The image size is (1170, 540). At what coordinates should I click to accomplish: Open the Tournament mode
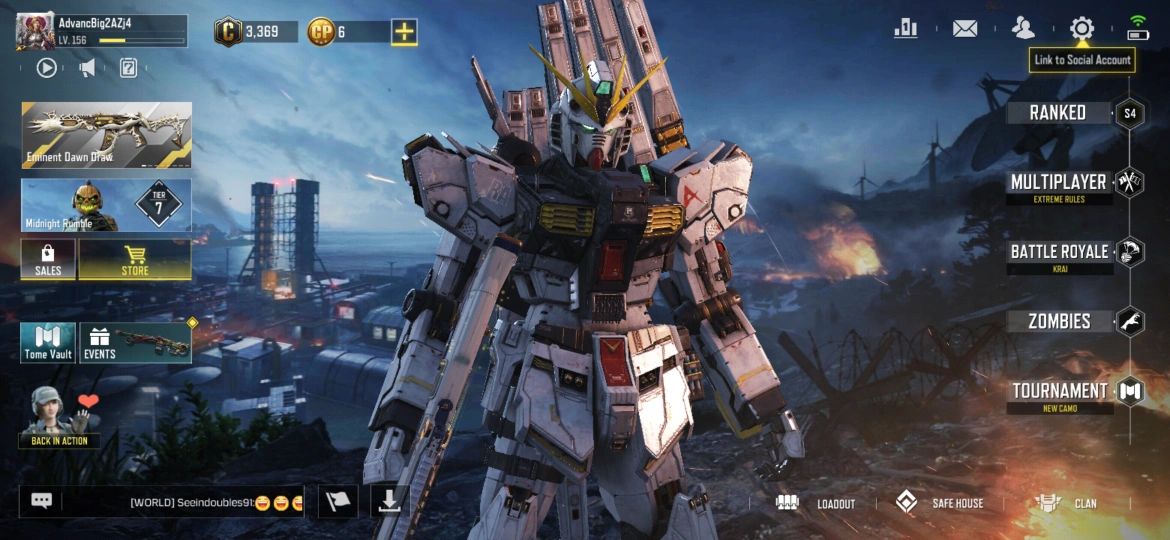tap(1059, 392)
